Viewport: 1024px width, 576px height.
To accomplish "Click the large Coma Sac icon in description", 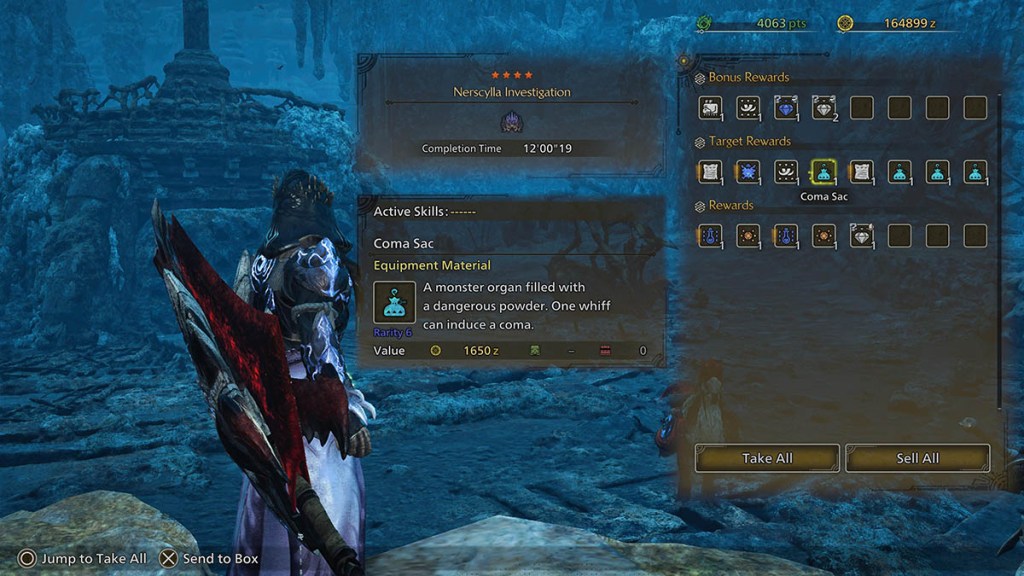I will point(394,302).
